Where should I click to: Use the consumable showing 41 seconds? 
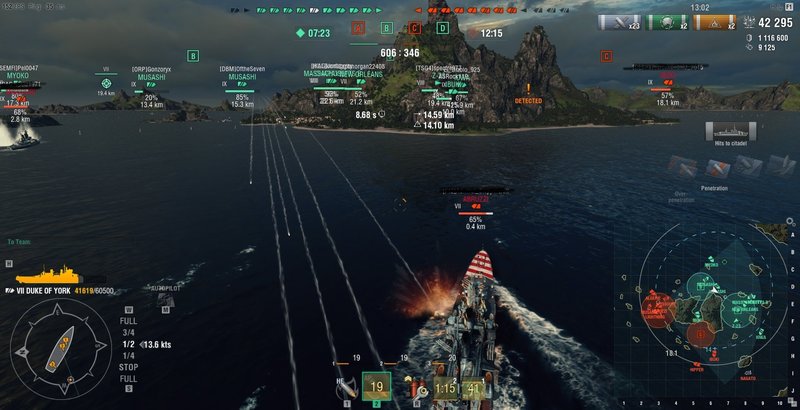(x=474, y=387)
